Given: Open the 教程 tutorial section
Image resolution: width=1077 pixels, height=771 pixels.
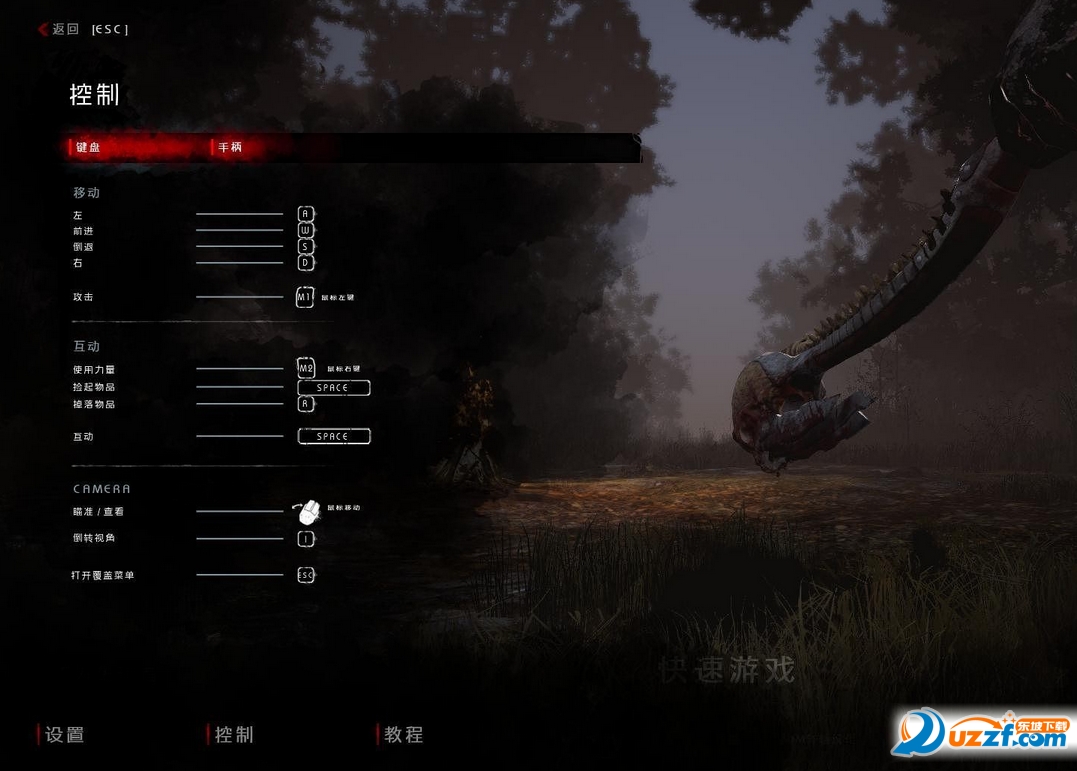Looking at the screenshot, I should (x=404, y=735).
